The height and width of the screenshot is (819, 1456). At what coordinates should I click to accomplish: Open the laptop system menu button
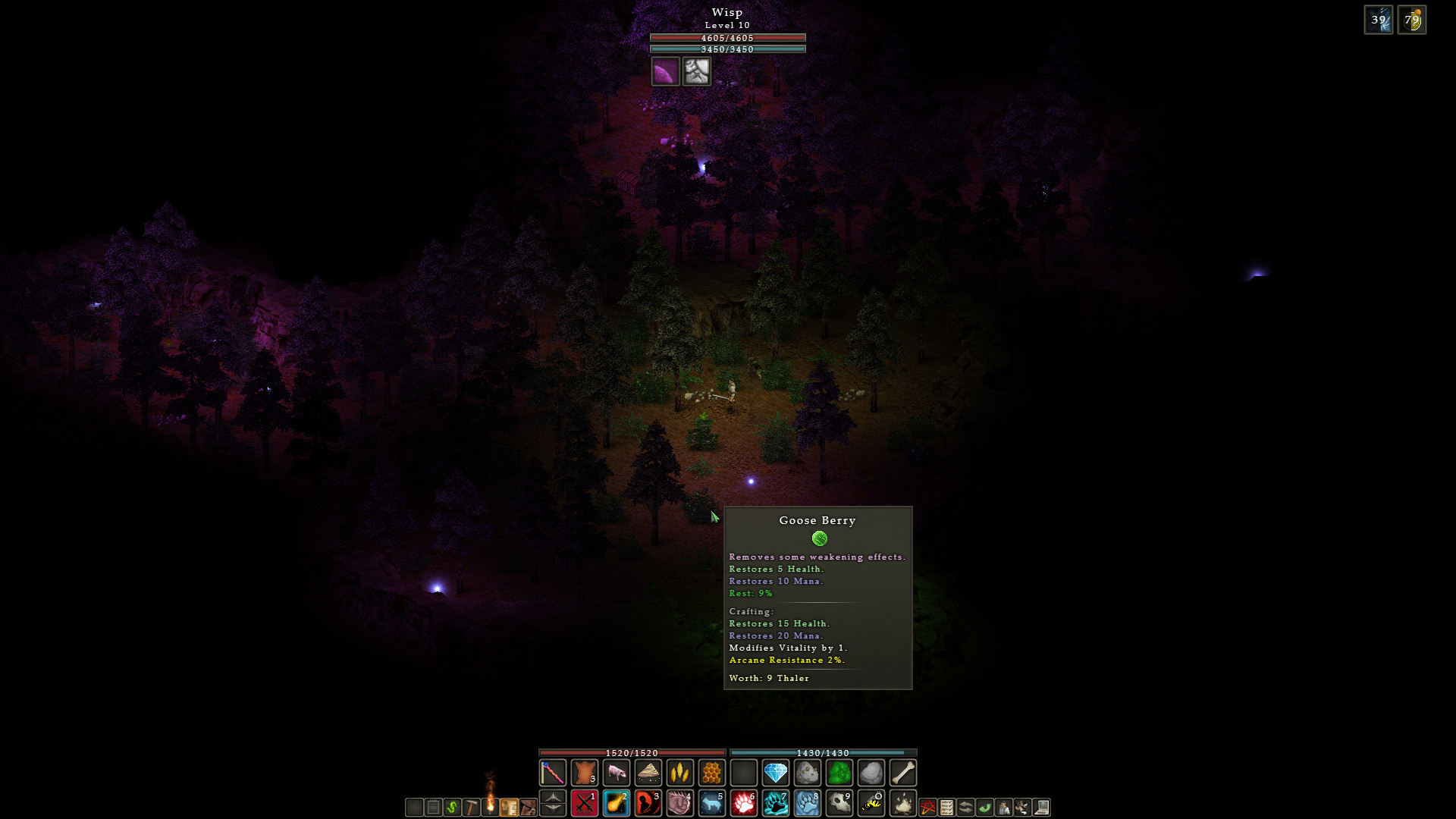pyautogui.click(x=1042, y=808)
